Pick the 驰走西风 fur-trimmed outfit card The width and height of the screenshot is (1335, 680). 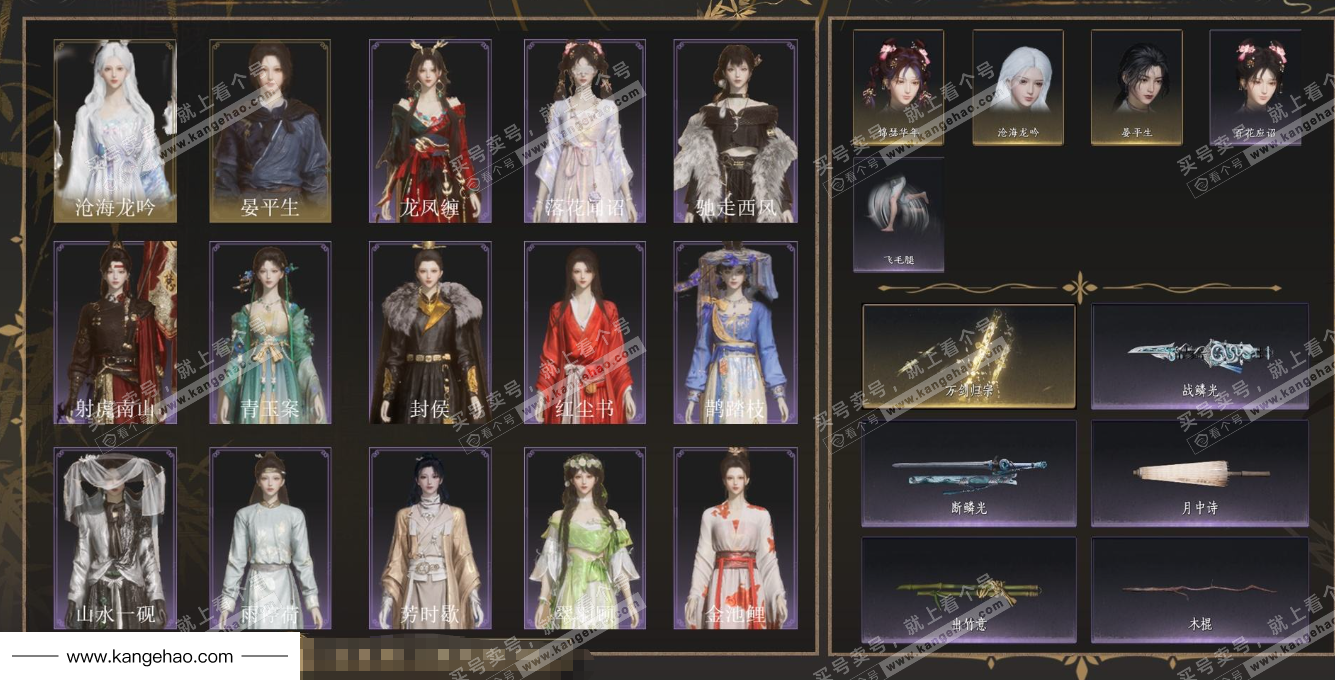tap(735, 131)
